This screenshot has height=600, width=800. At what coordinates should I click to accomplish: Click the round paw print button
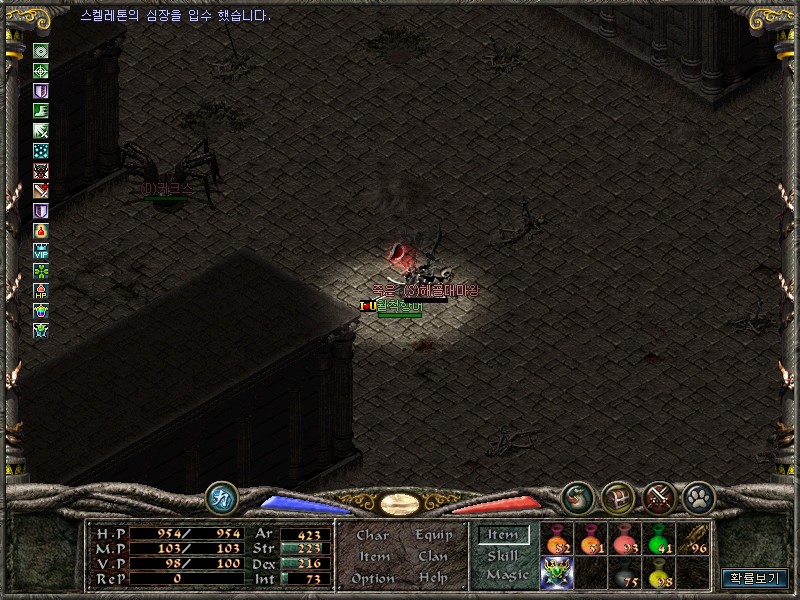697,495
